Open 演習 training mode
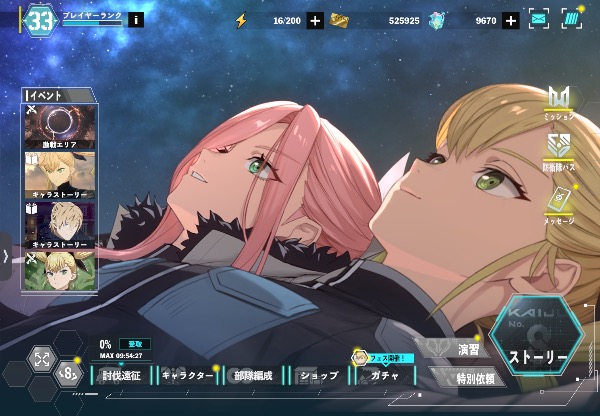Screen dimensions: 600x416 coord(467,350)
